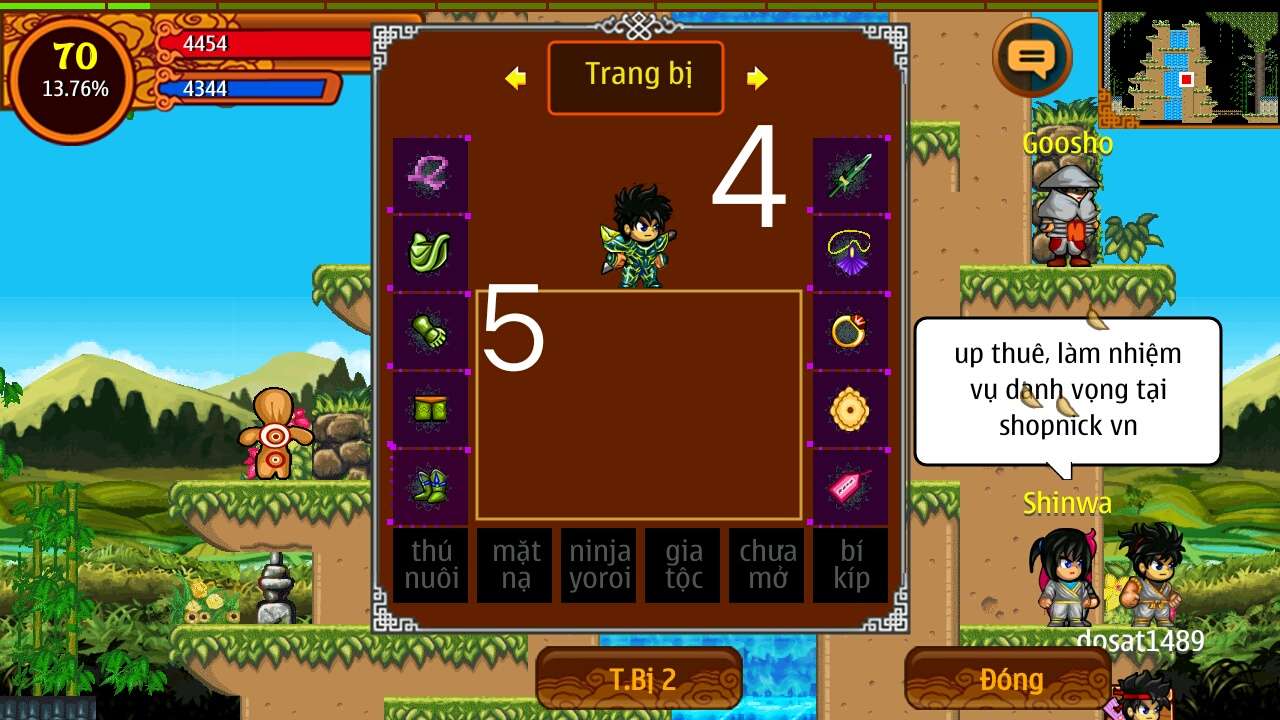Open the mặt nạ mask slot
This screenshot has width=1280, height=720.
point(514,565)
